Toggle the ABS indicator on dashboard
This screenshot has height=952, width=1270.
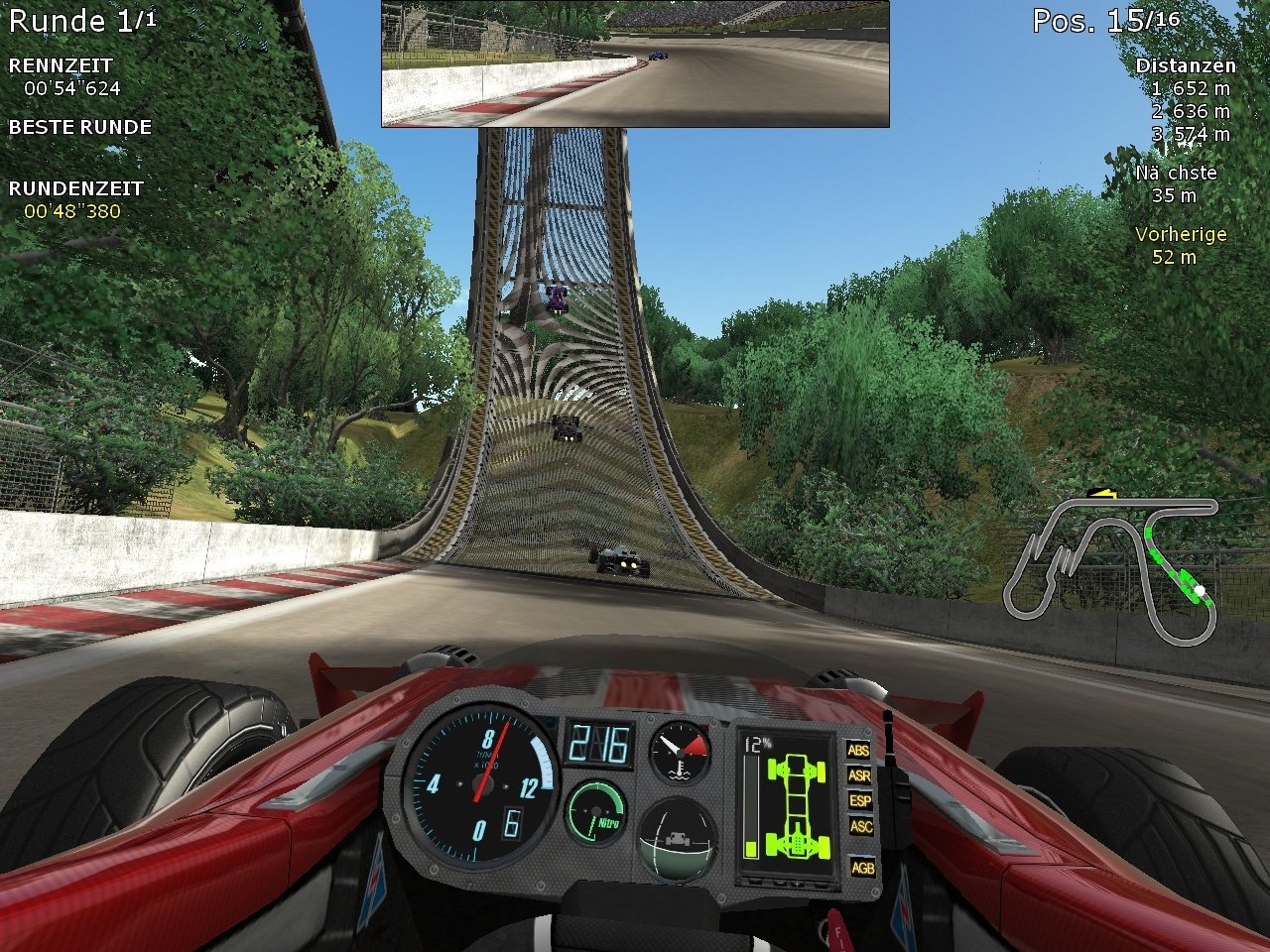(858, 751)
